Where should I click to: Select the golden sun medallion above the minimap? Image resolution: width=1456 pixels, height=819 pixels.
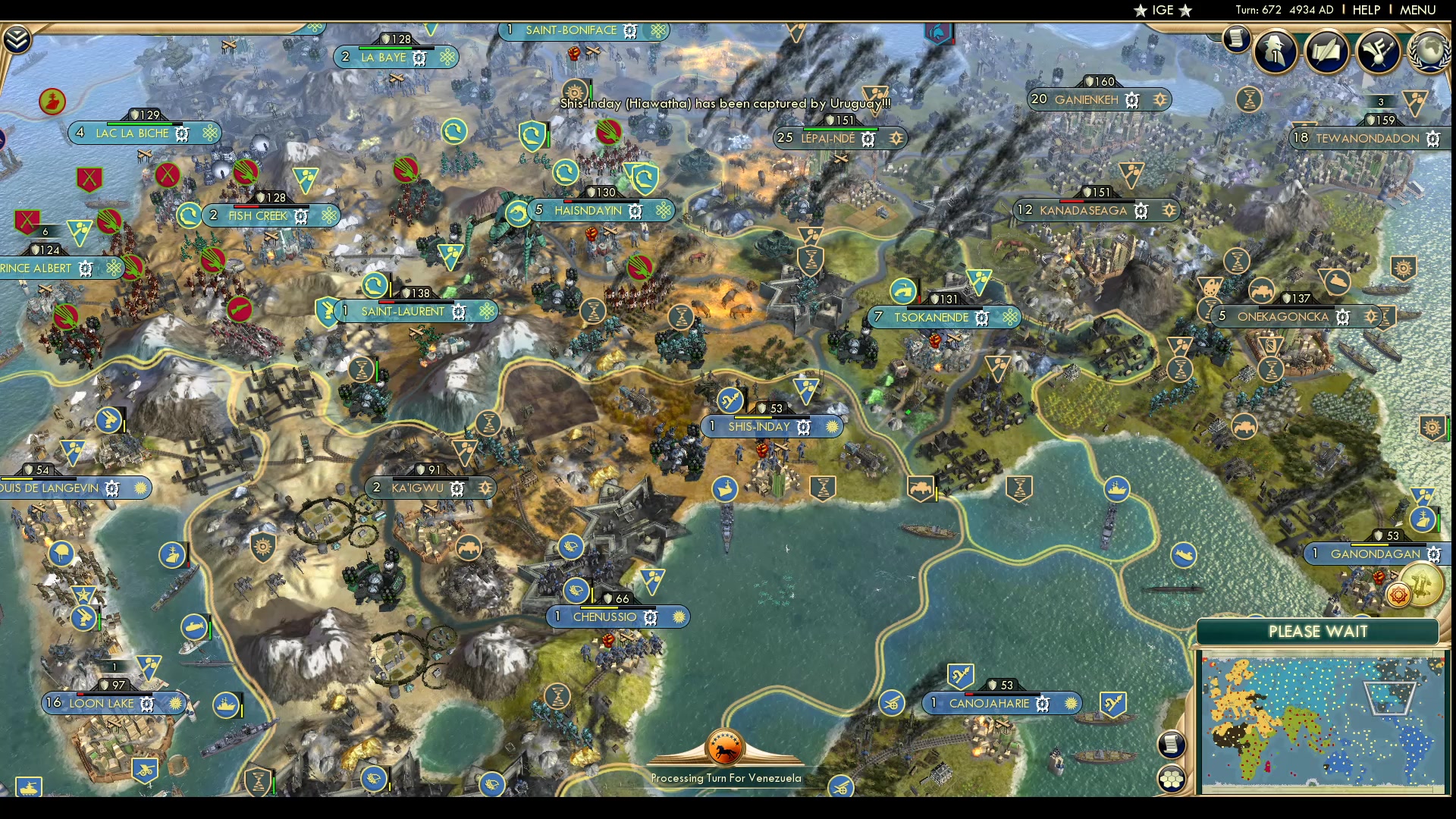tap(1398, 594)
